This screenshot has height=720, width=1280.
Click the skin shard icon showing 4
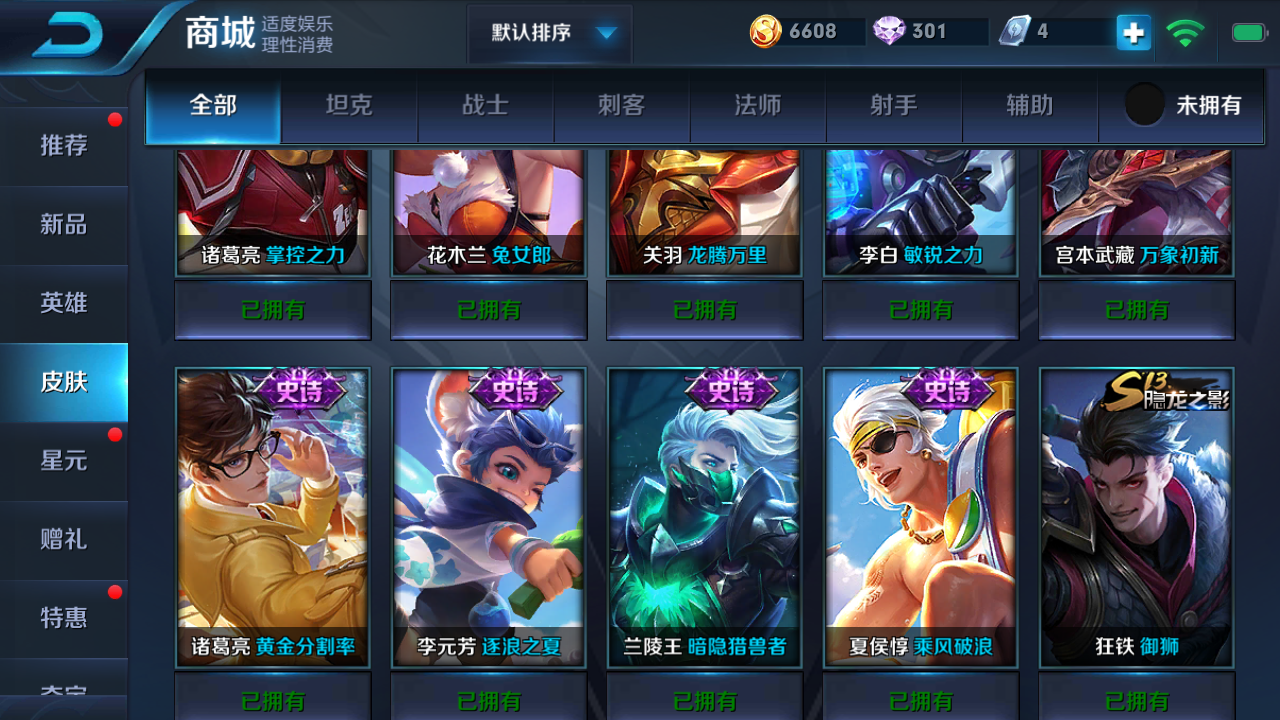click(1013, 31)
